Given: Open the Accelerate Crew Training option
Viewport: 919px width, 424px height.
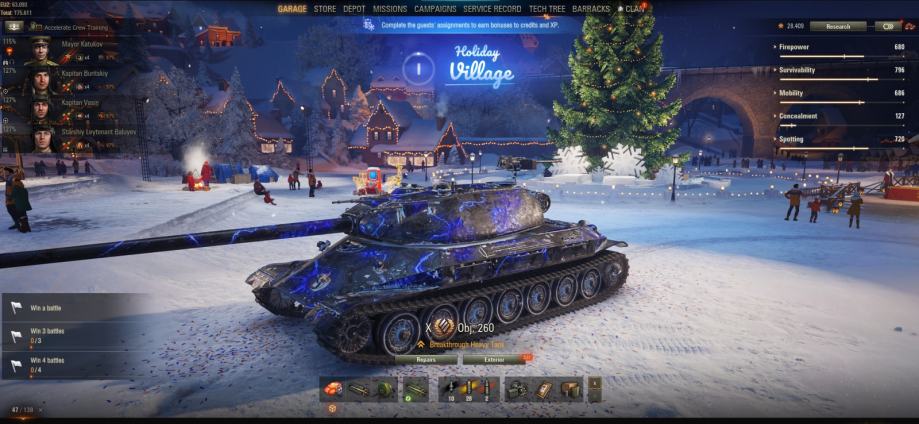Looking at the screenshot, I should (x=70, y=27).
